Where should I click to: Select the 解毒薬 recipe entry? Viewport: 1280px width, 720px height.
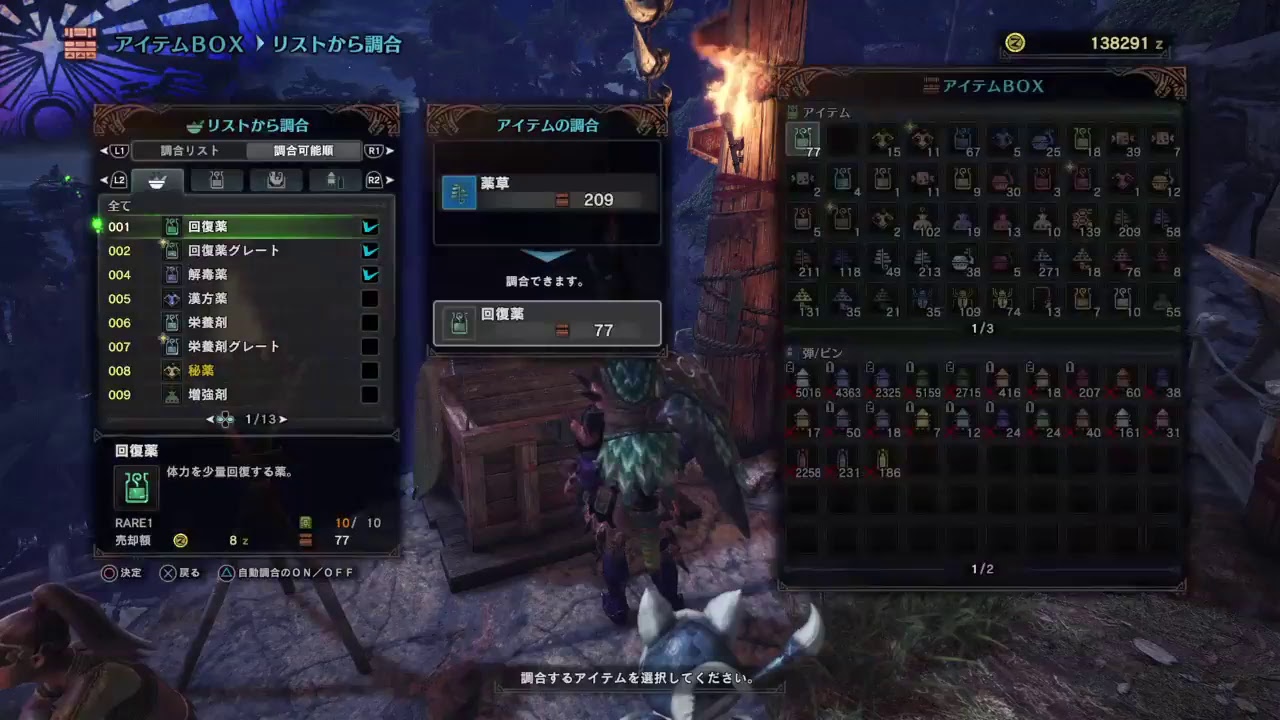point(240,275)
